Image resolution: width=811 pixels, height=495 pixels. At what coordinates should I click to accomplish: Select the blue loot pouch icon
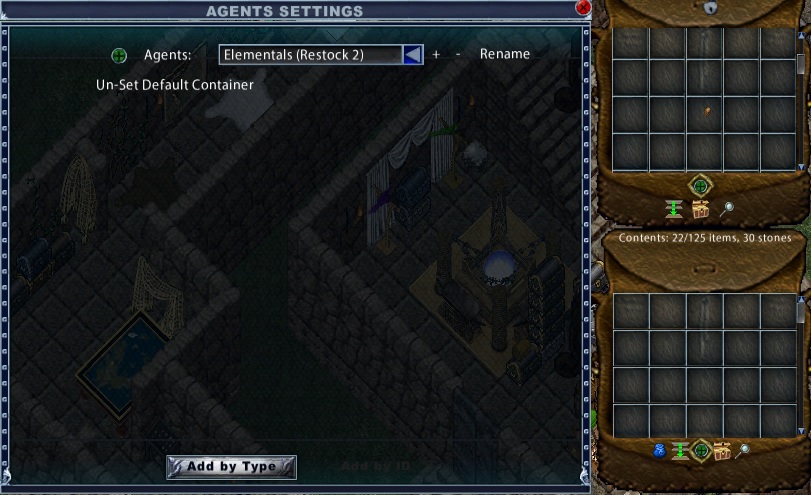tap(659, 451)
